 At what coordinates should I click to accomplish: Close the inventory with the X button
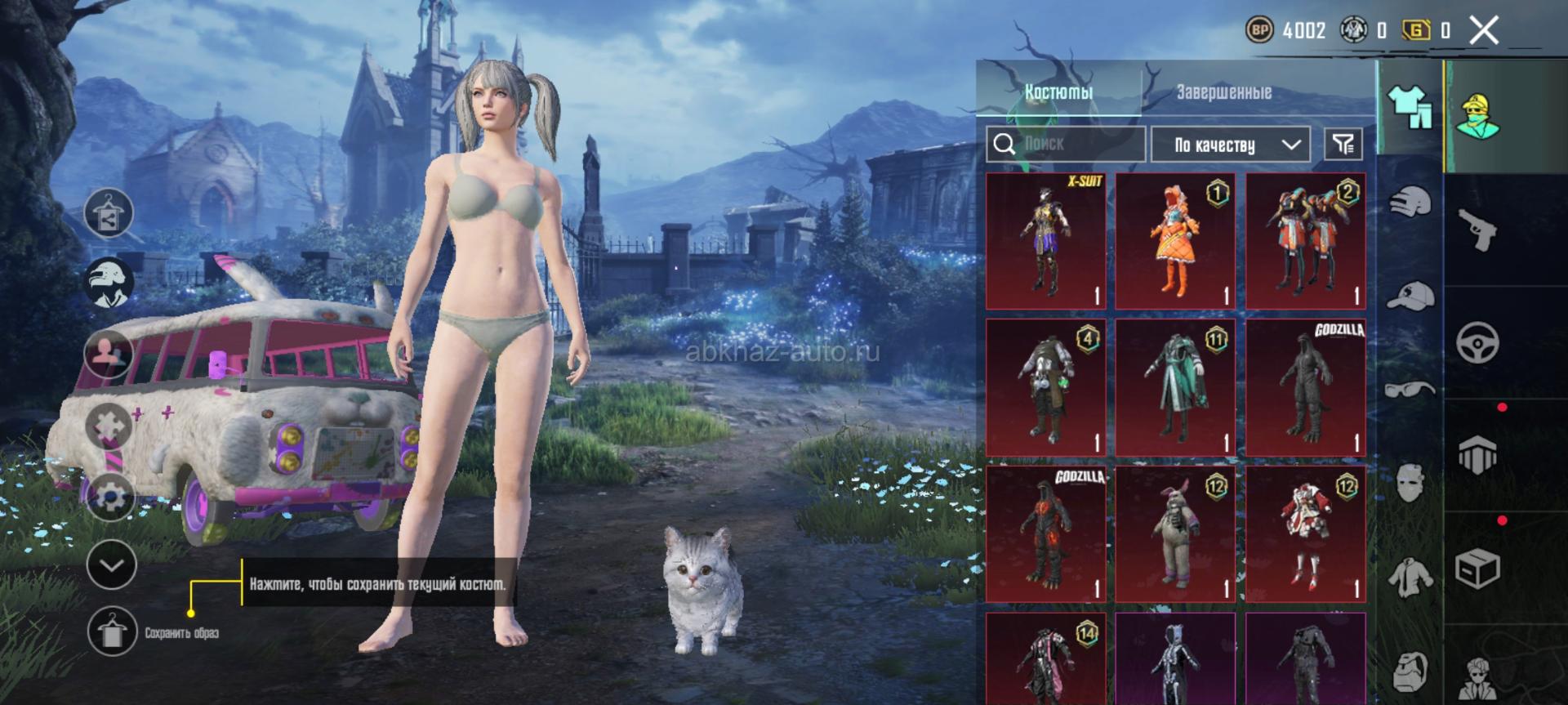pos(1484,31)
